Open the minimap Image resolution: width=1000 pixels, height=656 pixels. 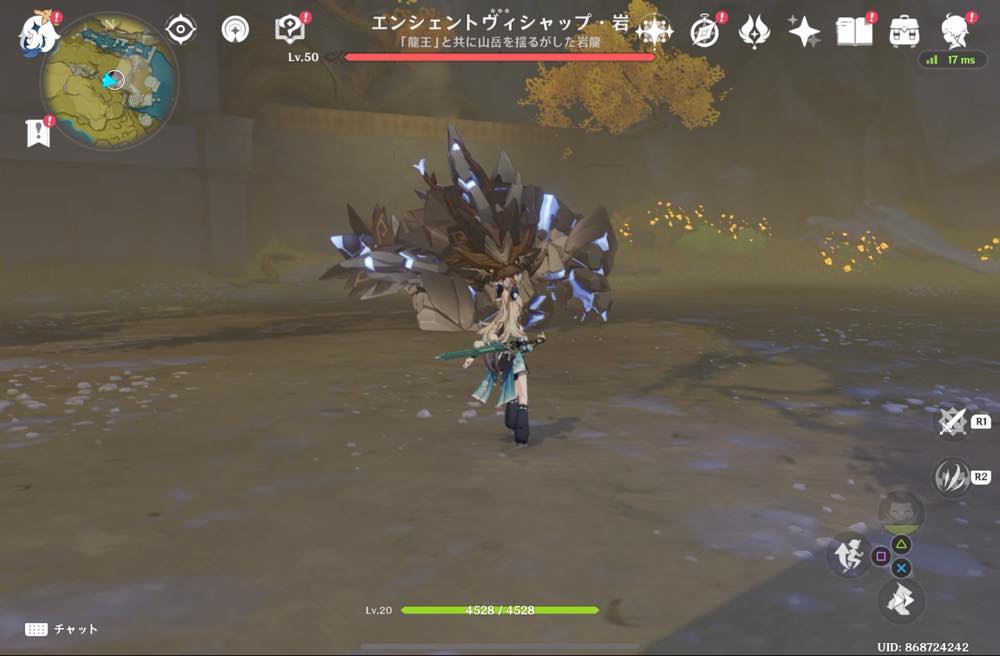110,80
